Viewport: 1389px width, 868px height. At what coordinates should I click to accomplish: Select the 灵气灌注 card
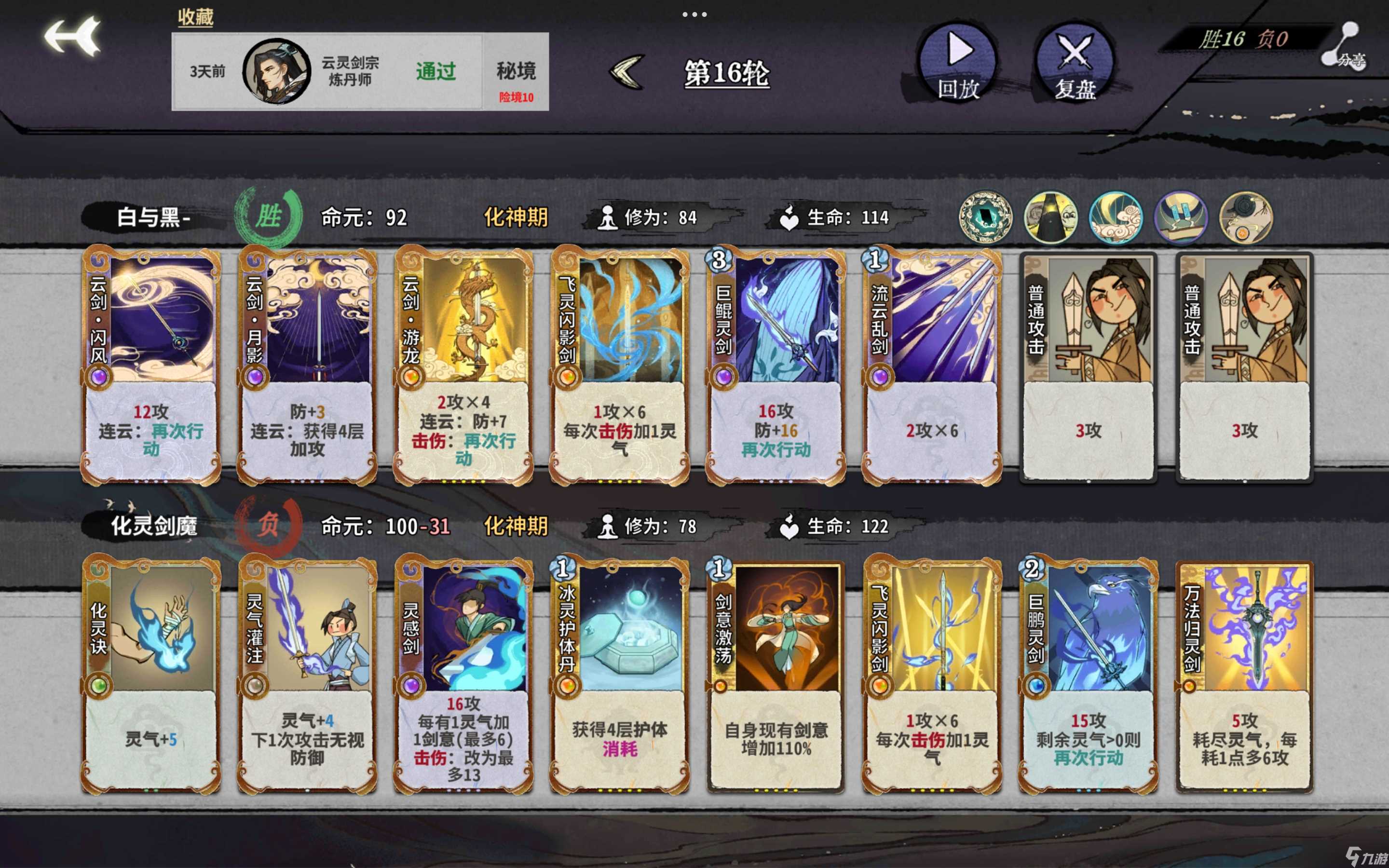pyautogui.click(x=307, y=675)
